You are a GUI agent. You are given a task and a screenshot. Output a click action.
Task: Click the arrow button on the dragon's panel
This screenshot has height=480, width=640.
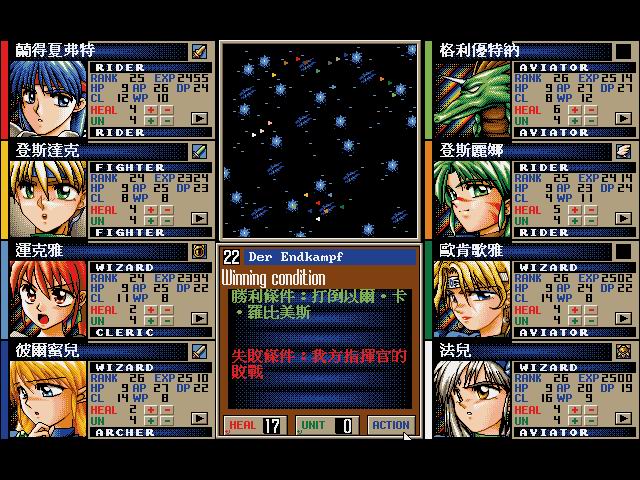pyautogui.click(x=623, y=118)
